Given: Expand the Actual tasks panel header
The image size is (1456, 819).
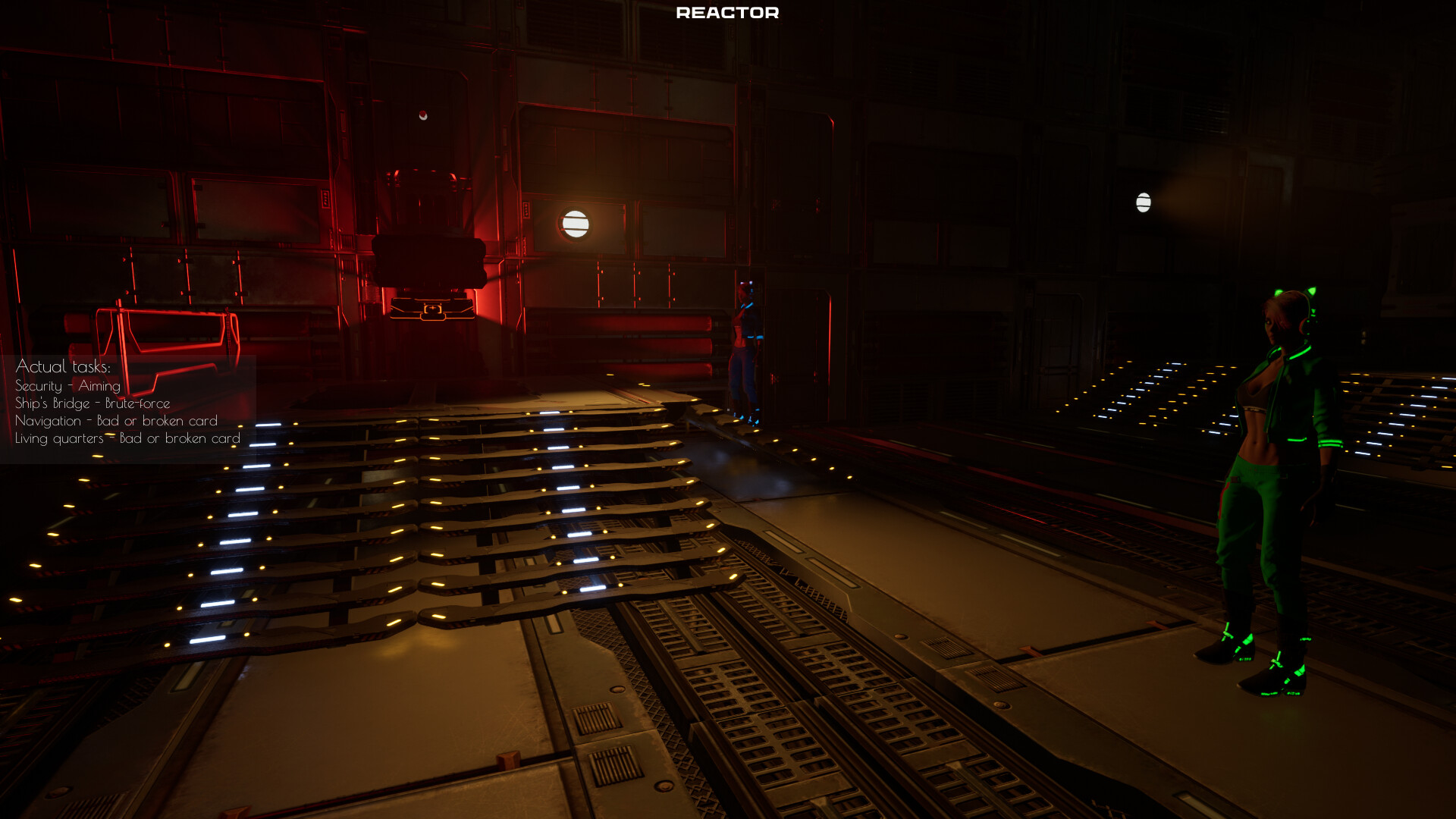Looking at the screenshot, I should click(x=64, y=366).
